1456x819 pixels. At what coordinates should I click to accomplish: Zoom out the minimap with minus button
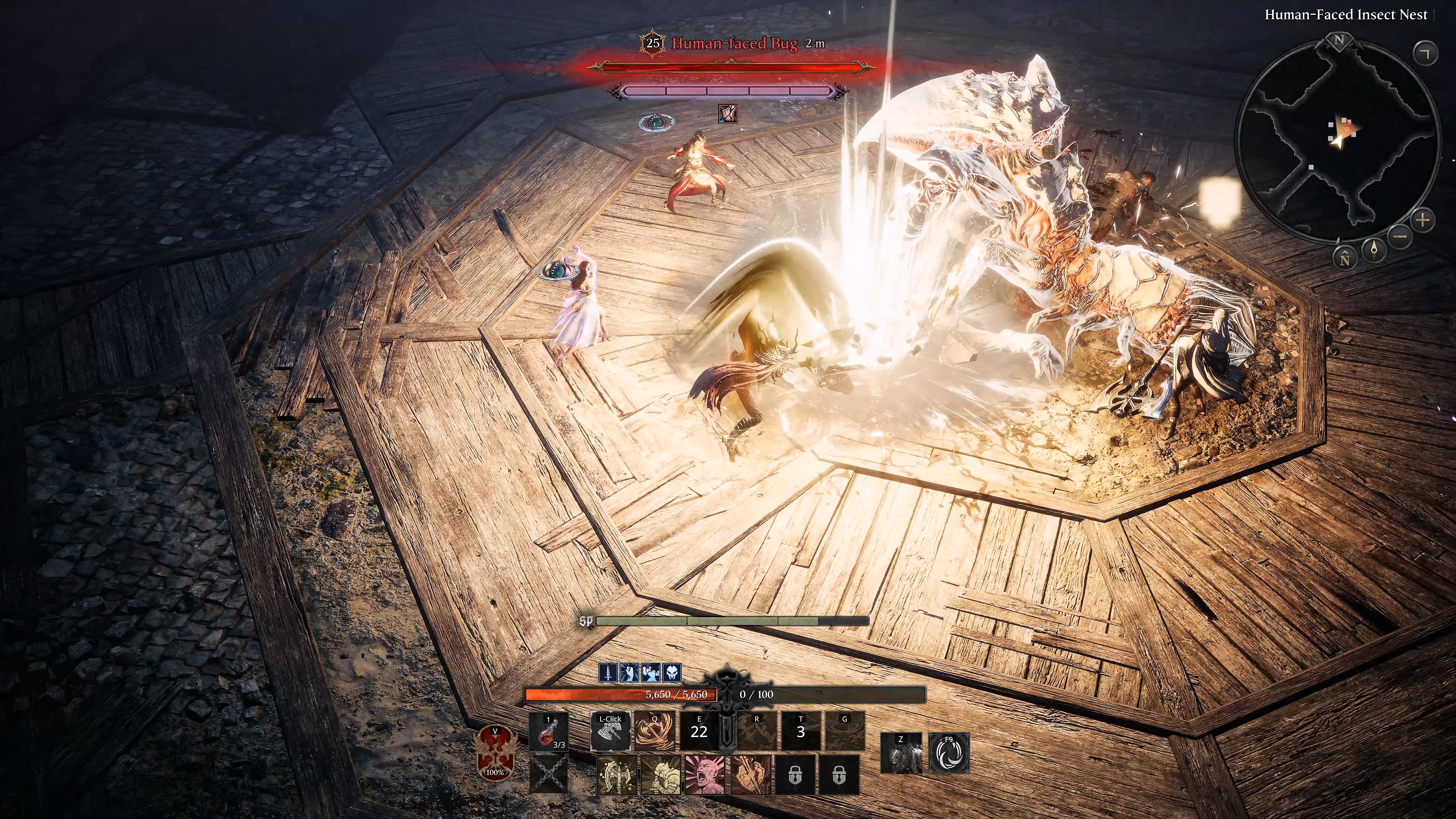[x=1400, y=236]
